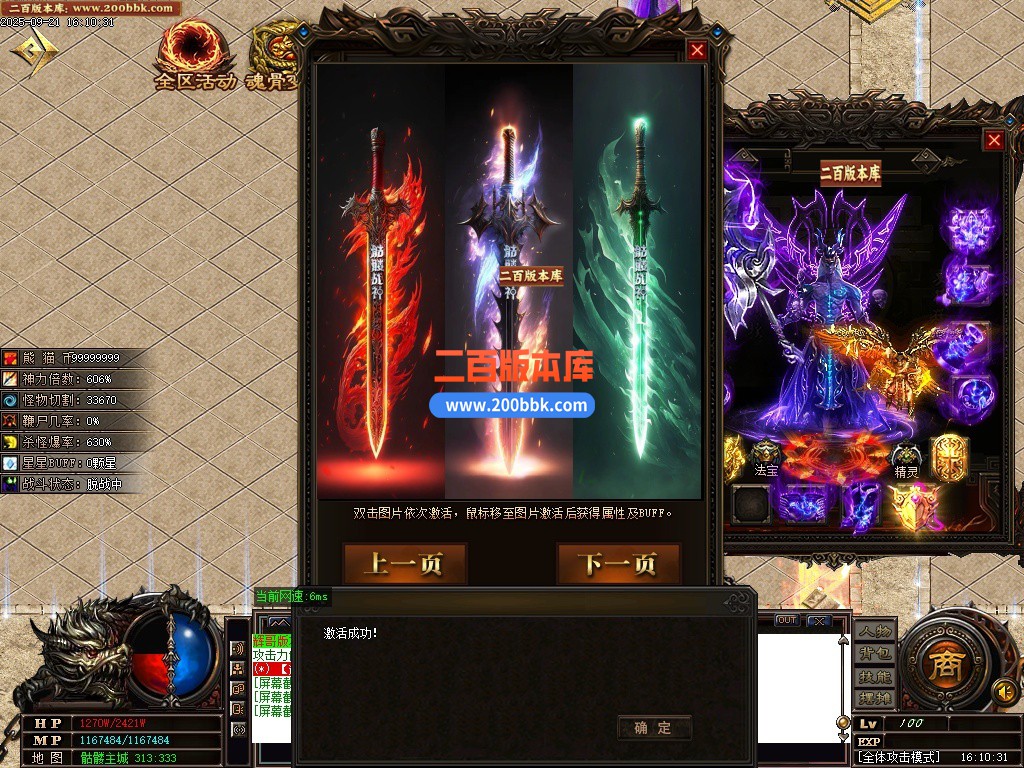
Task: Select the red flame sword image
Action: click(x=380, y=290)
